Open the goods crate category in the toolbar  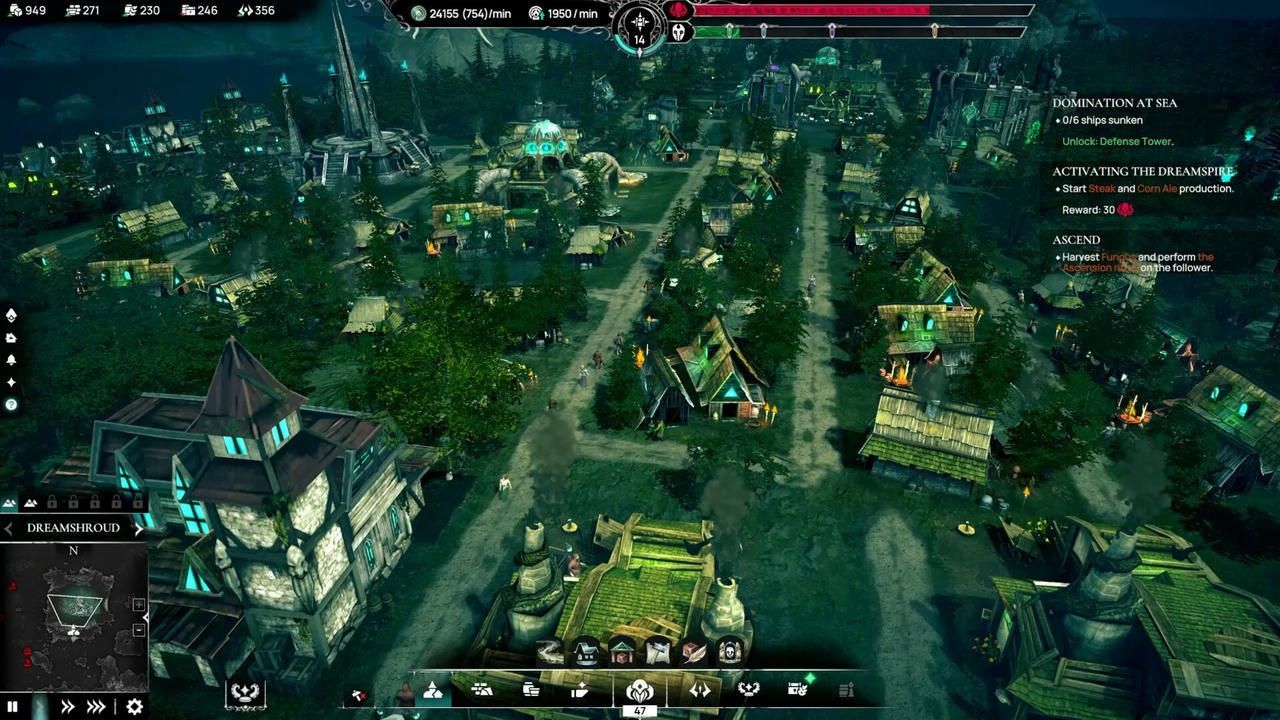click(531, 690)
